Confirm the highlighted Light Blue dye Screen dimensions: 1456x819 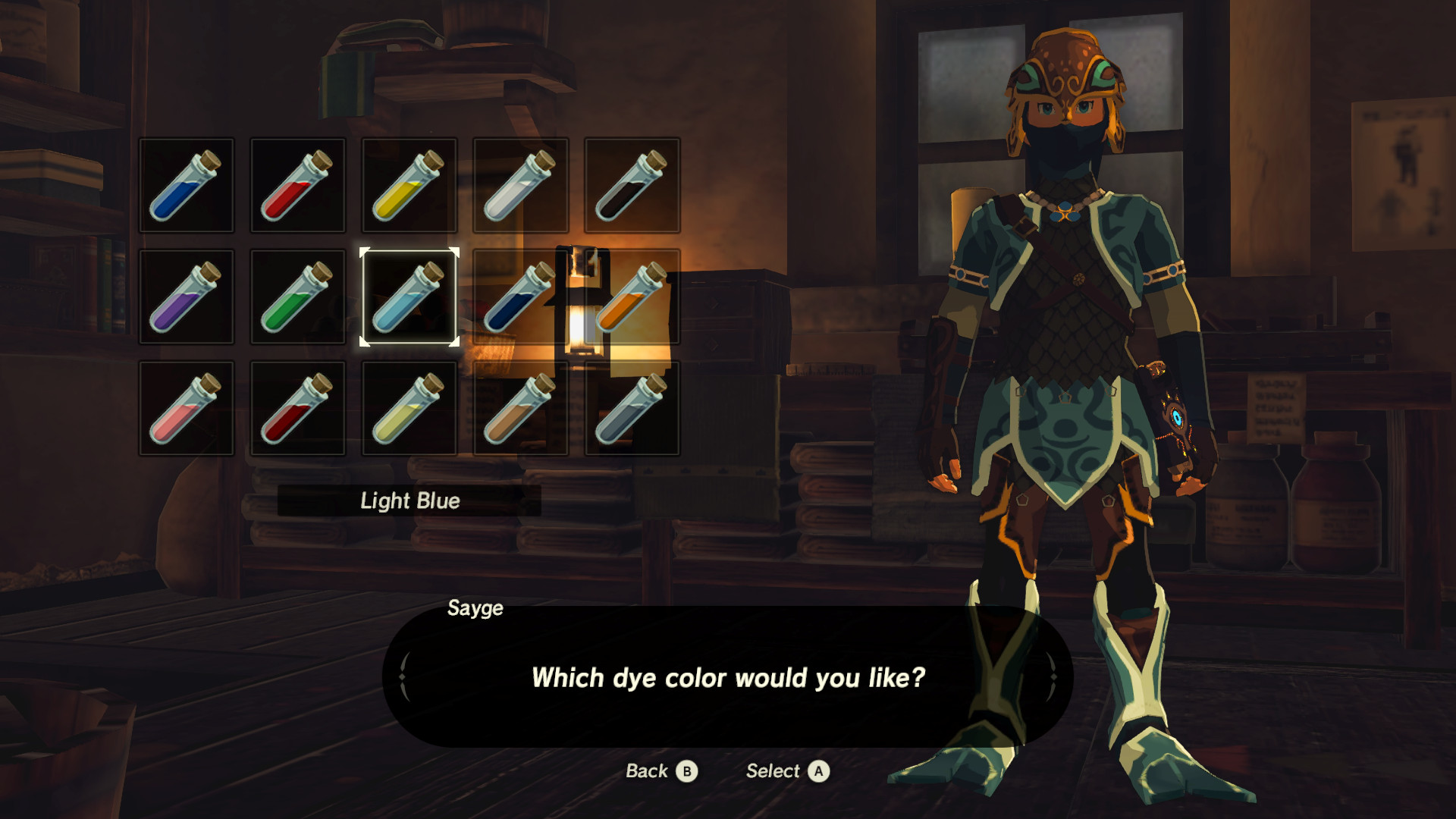(409, 296)
